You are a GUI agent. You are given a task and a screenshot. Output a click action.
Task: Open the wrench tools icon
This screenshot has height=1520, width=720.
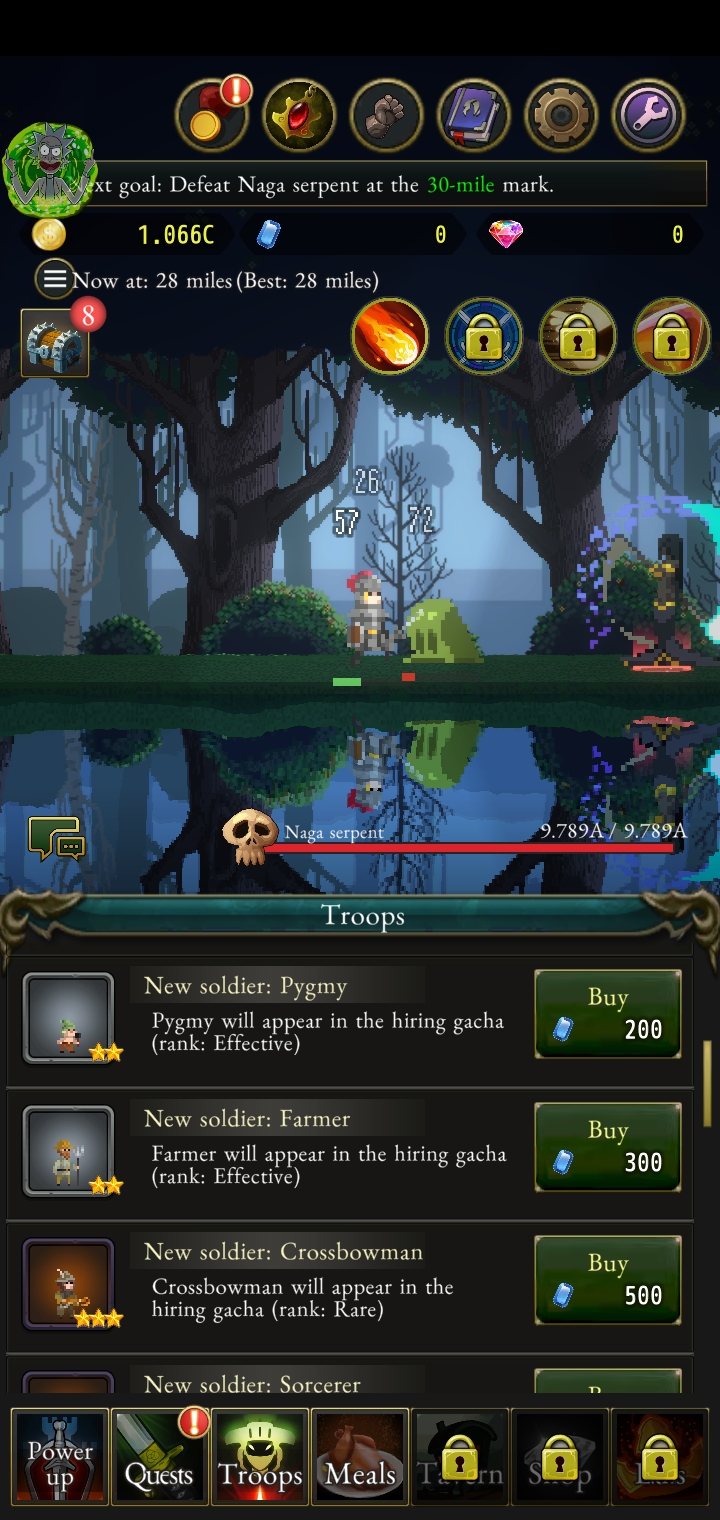click(649, 116)
